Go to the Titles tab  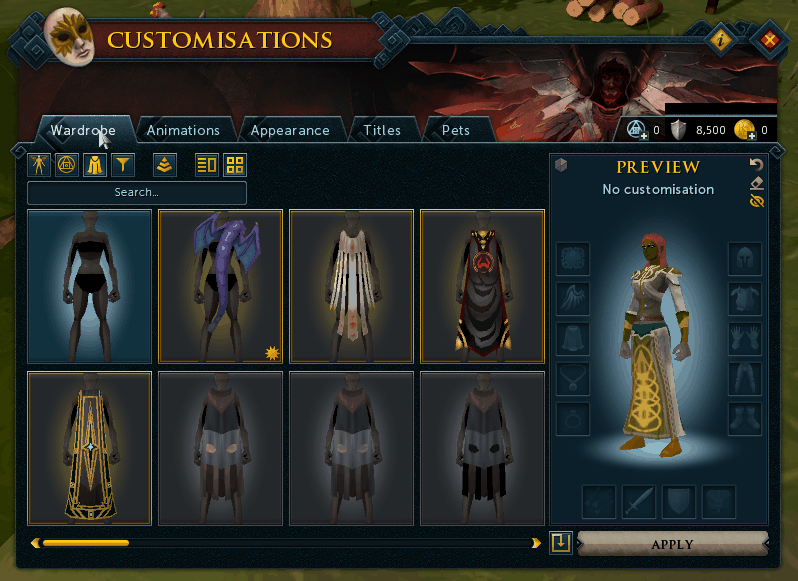(x=382, y=130)
